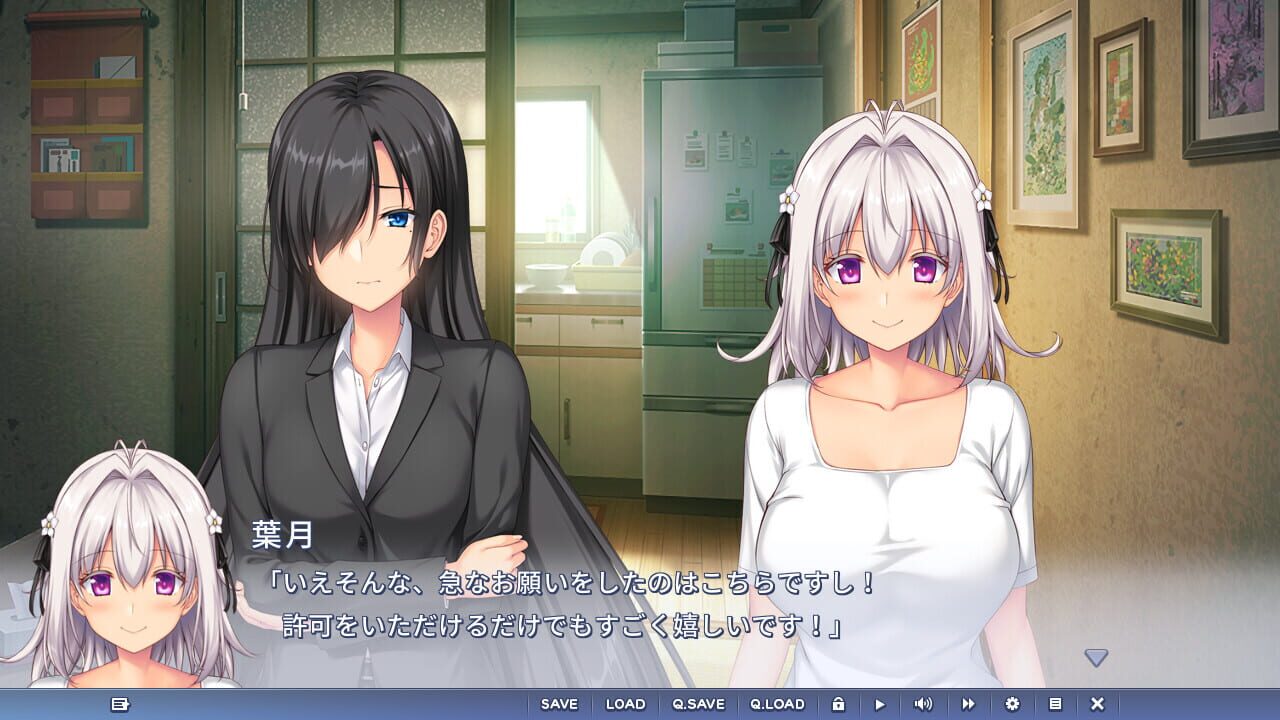
Task: Enable skip mode via the fast-forward icon
Action: (x=966, y=705)
